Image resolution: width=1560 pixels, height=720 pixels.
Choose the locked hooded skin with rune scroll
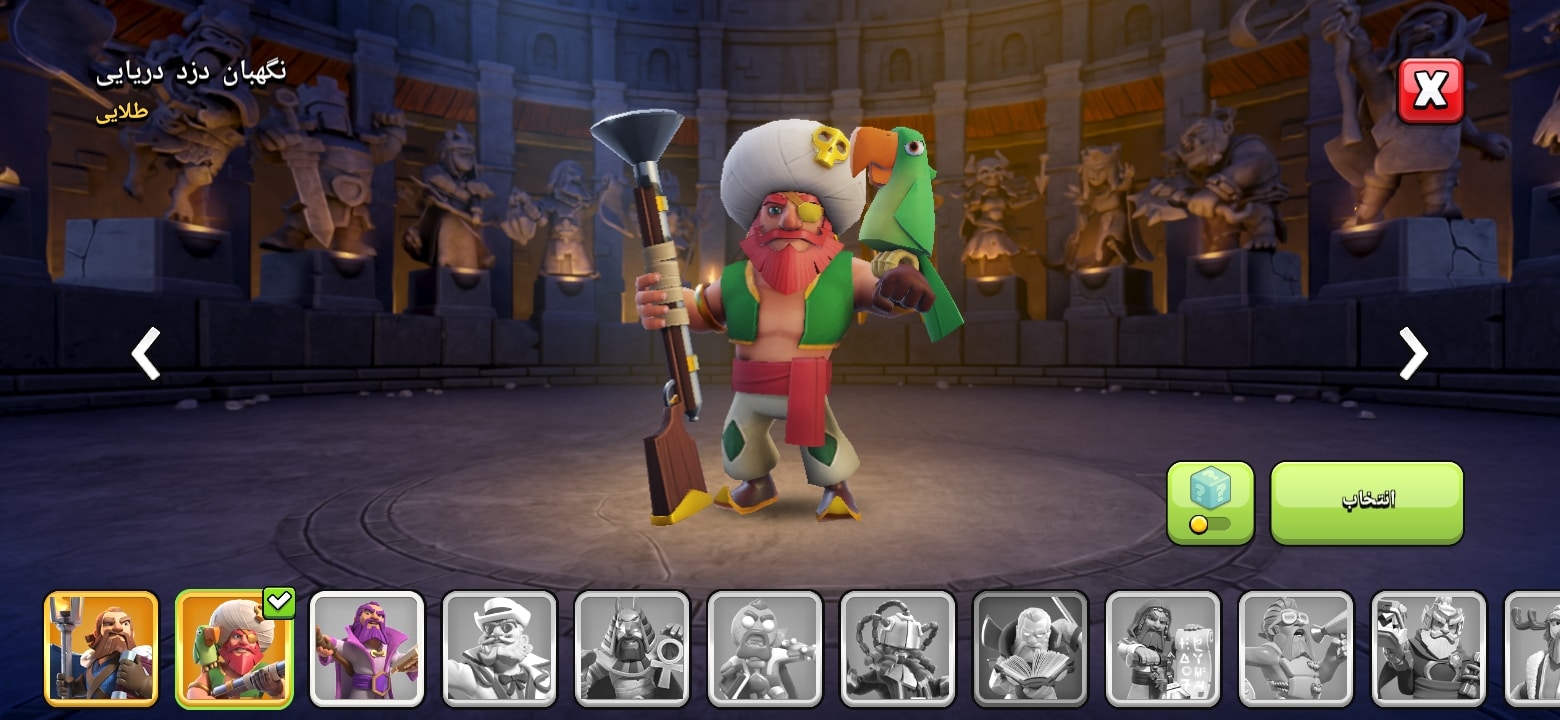1163,648
